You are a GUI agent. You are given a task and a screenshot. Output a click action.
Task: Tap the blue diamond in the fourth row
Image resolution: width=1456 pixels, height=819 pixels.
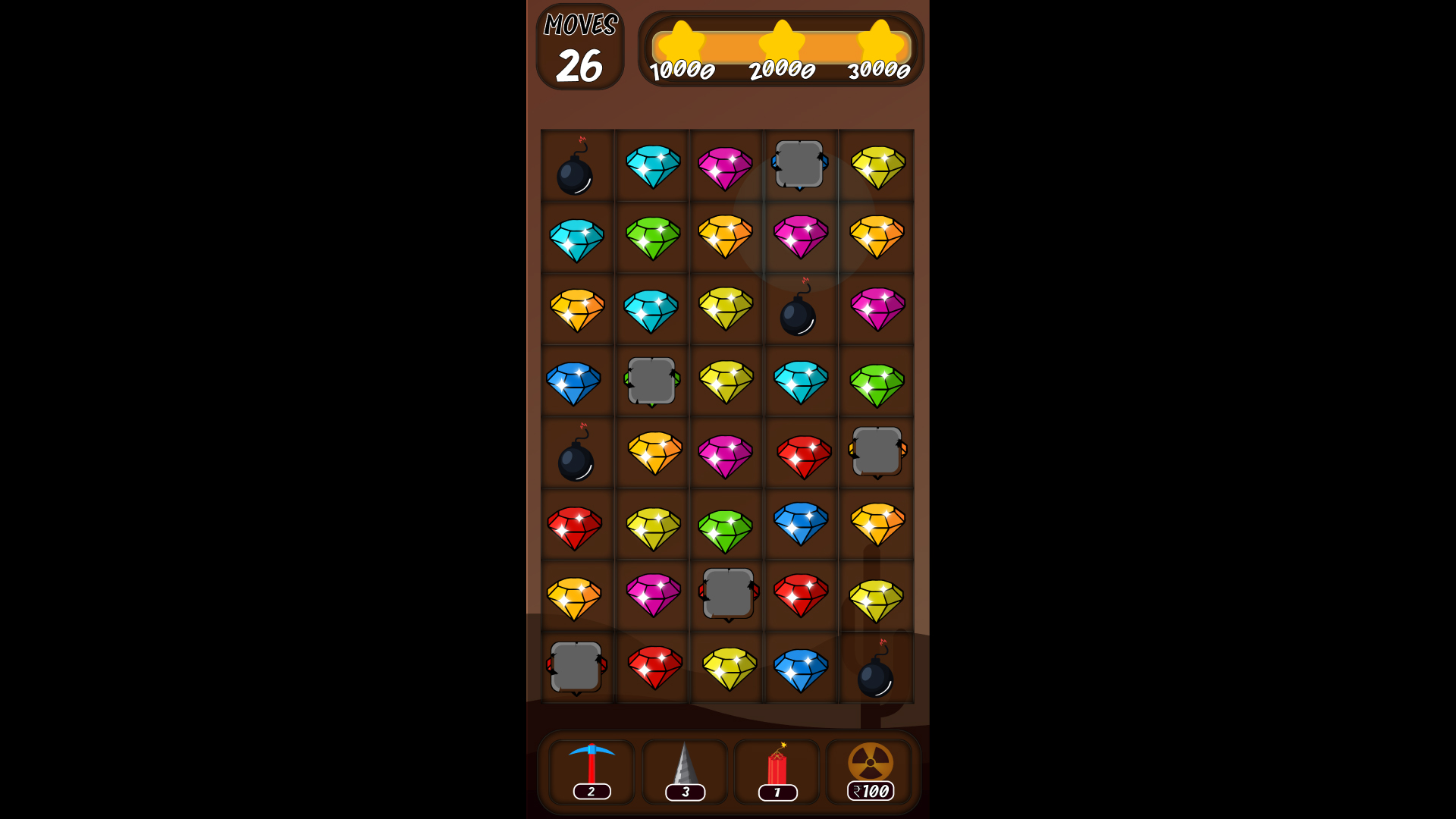click(x=576, y=381)
